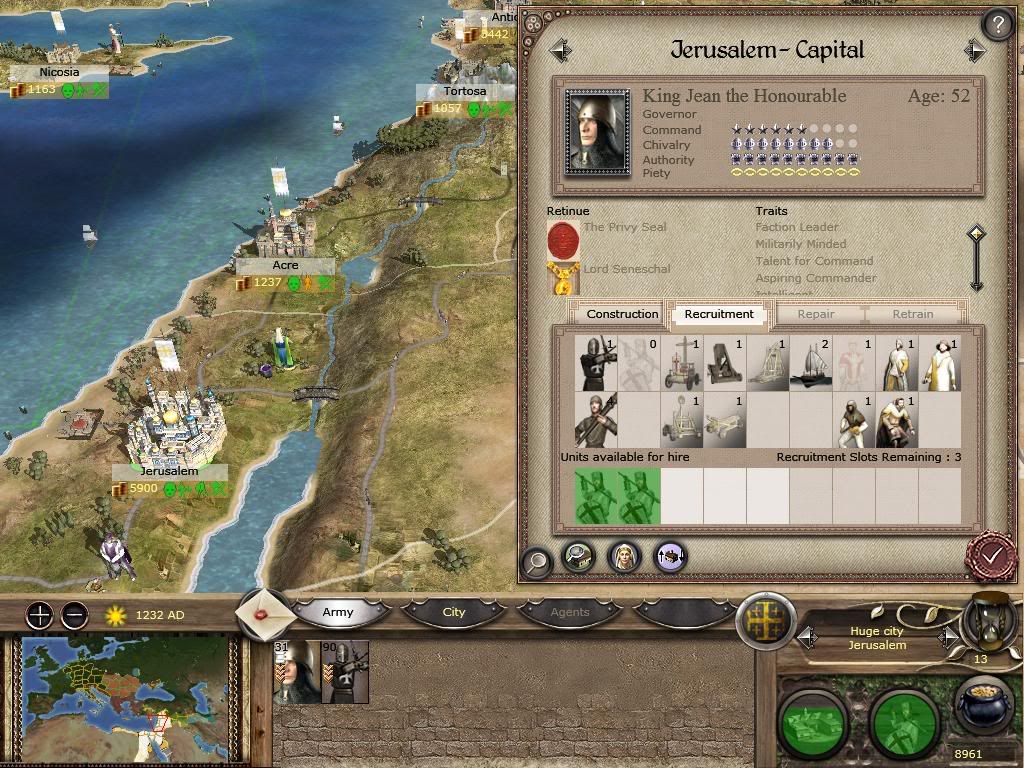Click King Jean's portrait
Image resolution: width=1024 pixels, height=768 pixels.
(597, 131)
